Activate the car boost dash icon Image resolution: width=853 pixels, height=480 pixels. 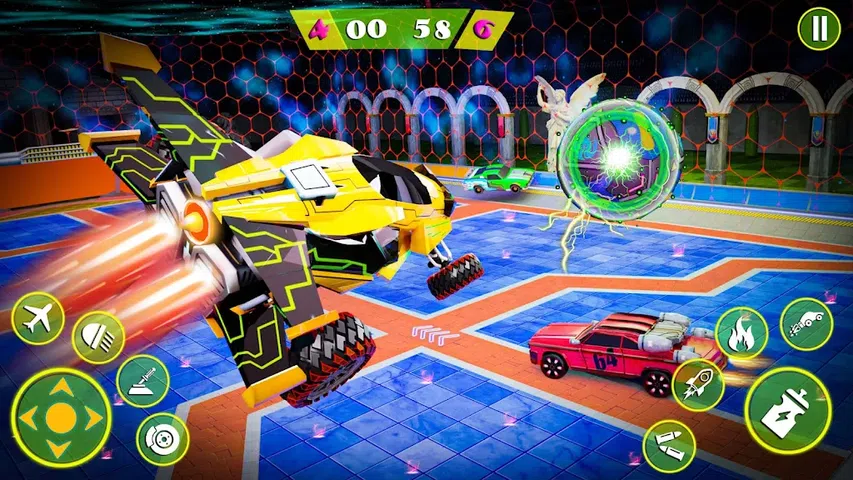point(806,324)
